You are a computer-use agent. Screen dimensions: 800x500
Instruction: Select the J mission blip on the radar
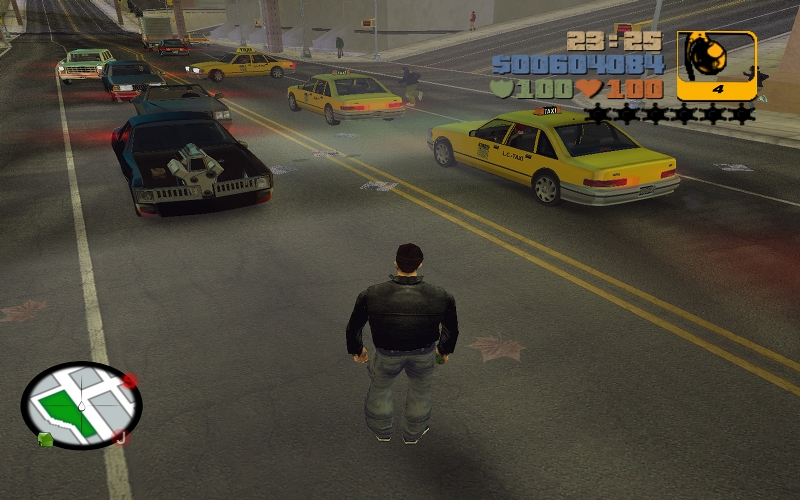point(119,437)
